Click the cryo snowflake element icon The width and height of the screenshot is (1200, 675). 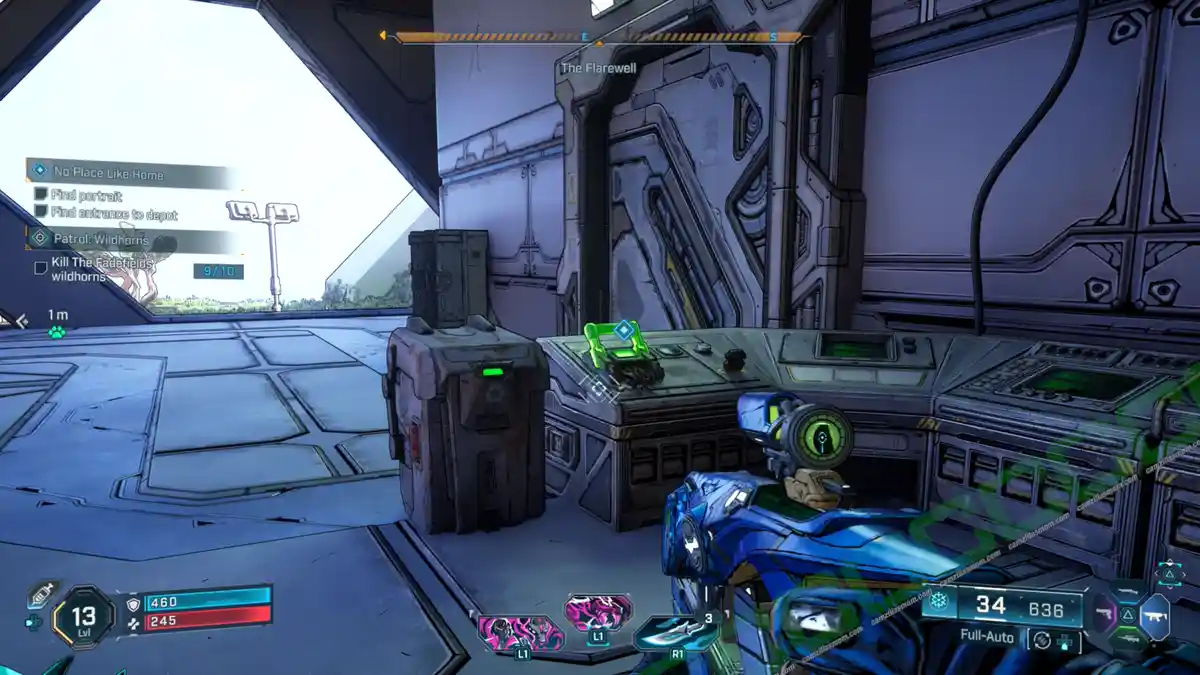(x=938, y=601)
